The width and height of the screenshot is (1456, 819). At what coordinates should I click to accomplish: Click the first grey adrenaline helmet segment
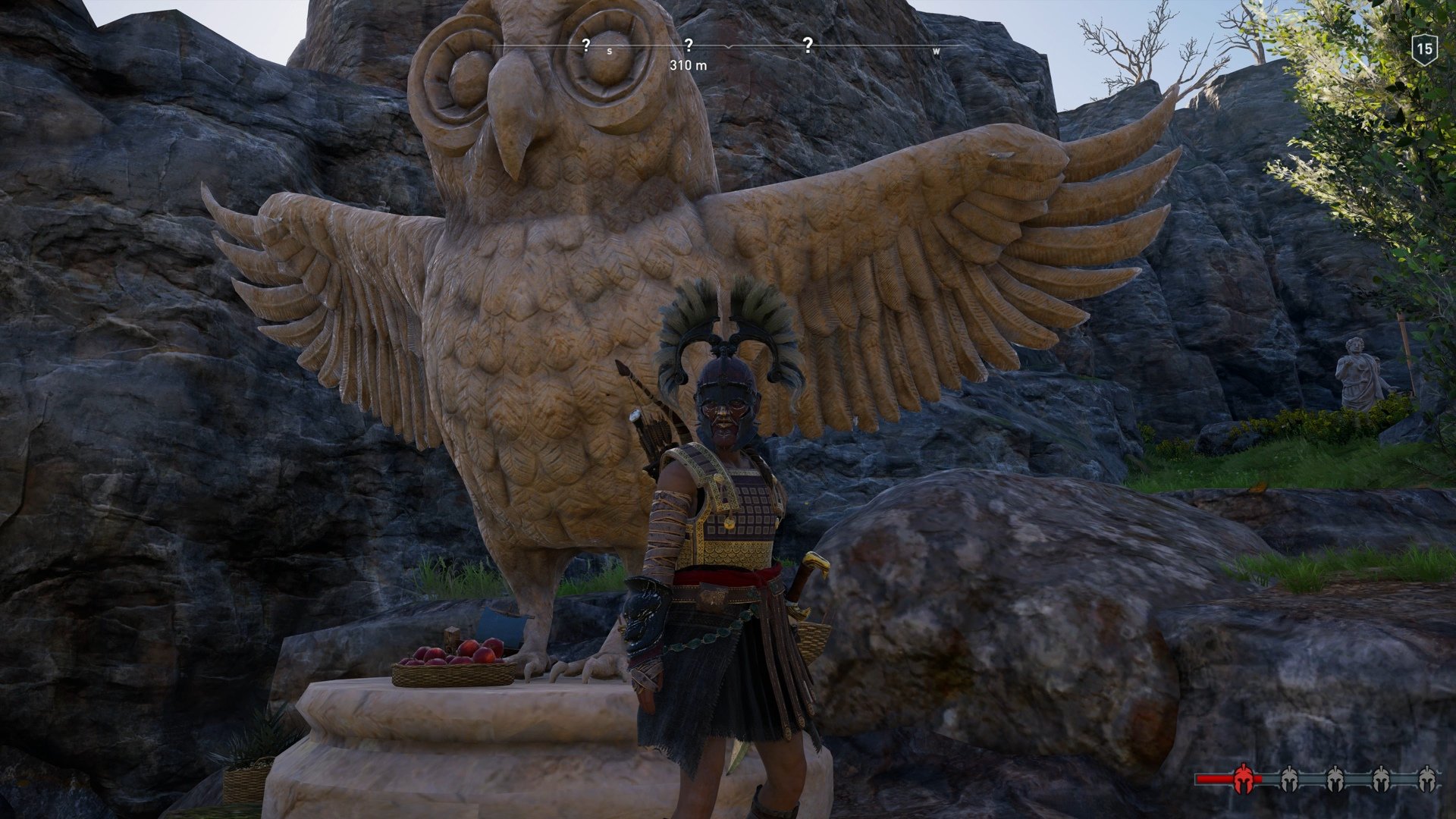[x=1290, y=780]
